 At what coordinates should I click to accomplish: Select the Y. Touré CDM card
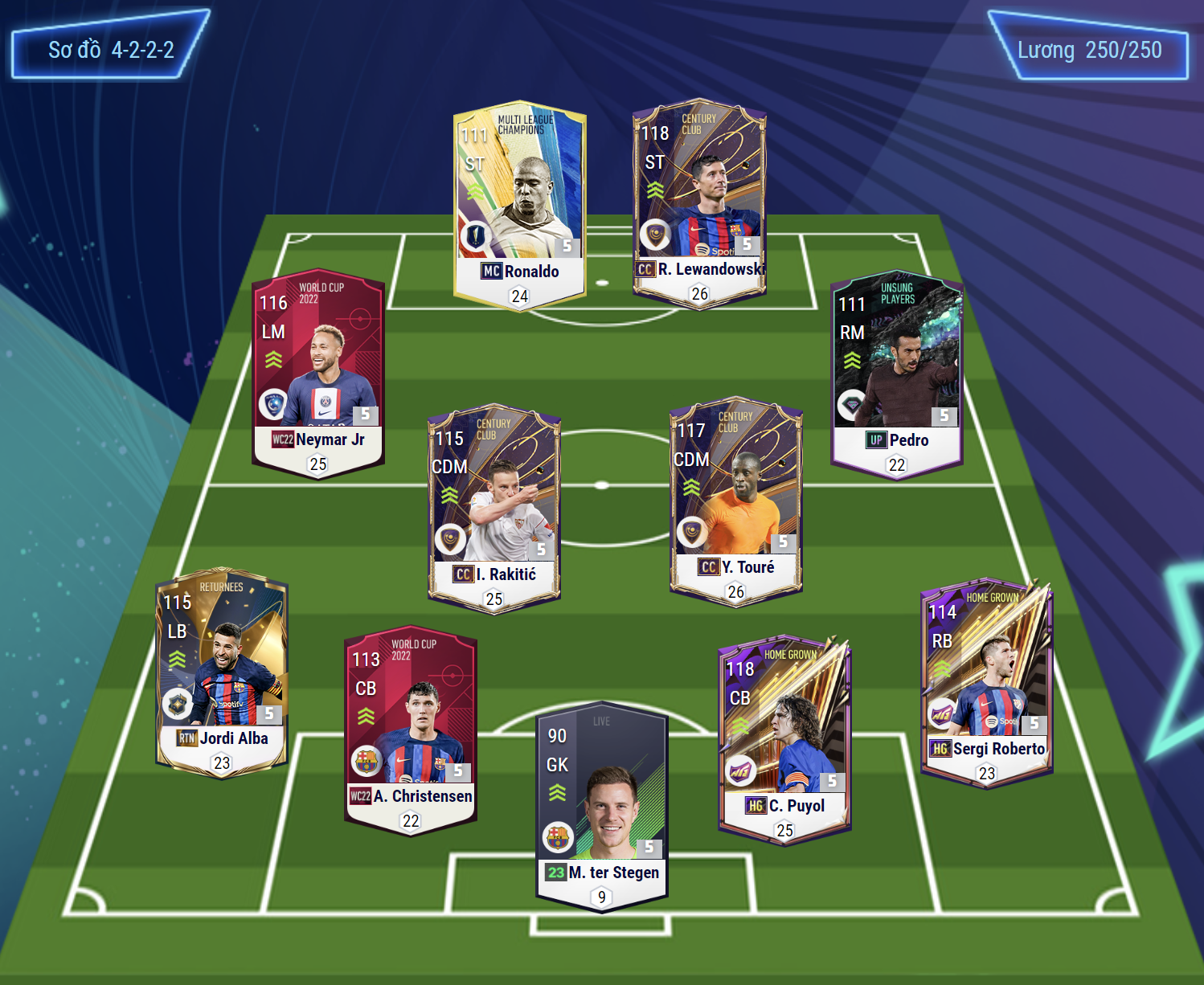point(735,501)
